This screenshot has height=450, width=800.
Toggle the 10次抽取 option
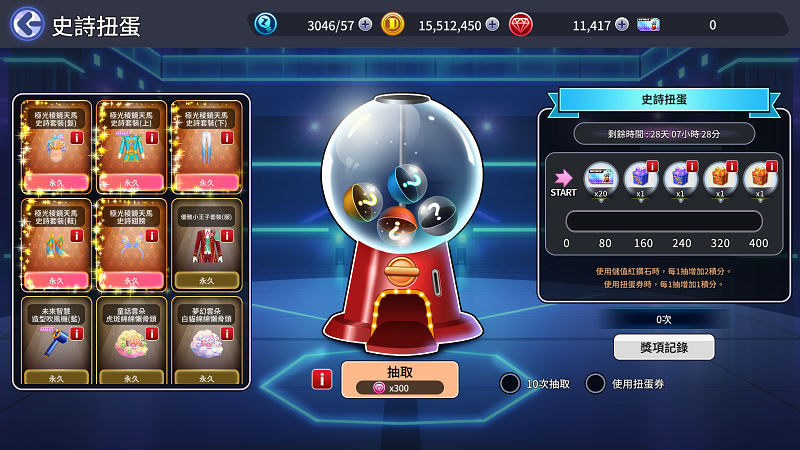coord(510,383)
